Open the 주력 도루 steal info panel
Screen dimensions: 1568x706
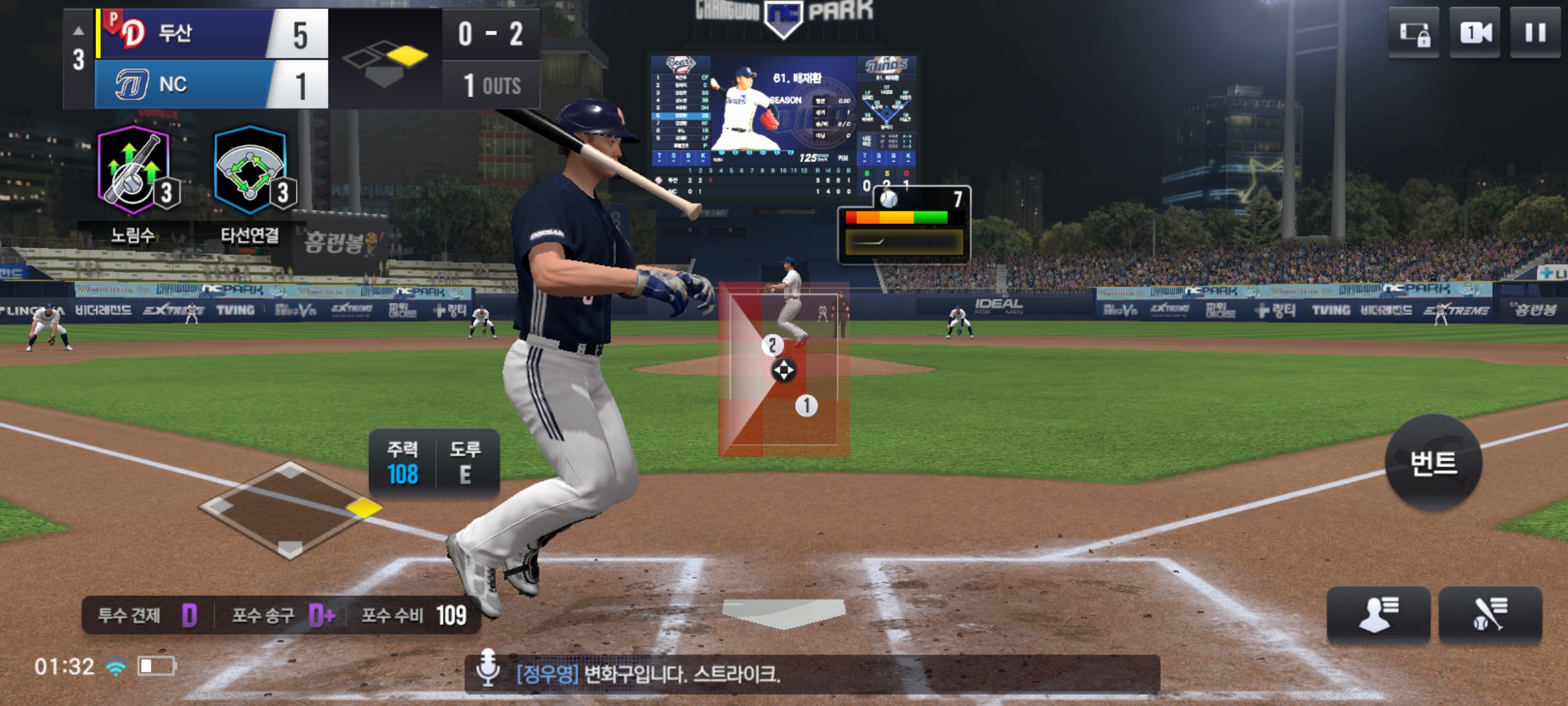point(434,463)
